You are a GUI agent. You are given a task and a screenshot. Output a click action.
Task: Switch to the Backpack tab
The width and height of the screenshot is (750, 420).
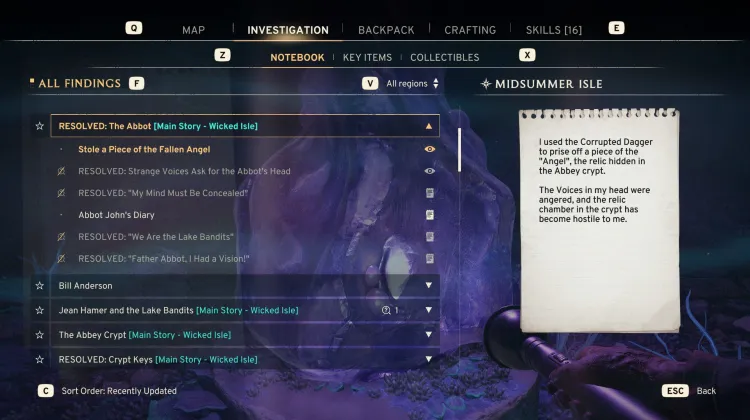(386, 30)
